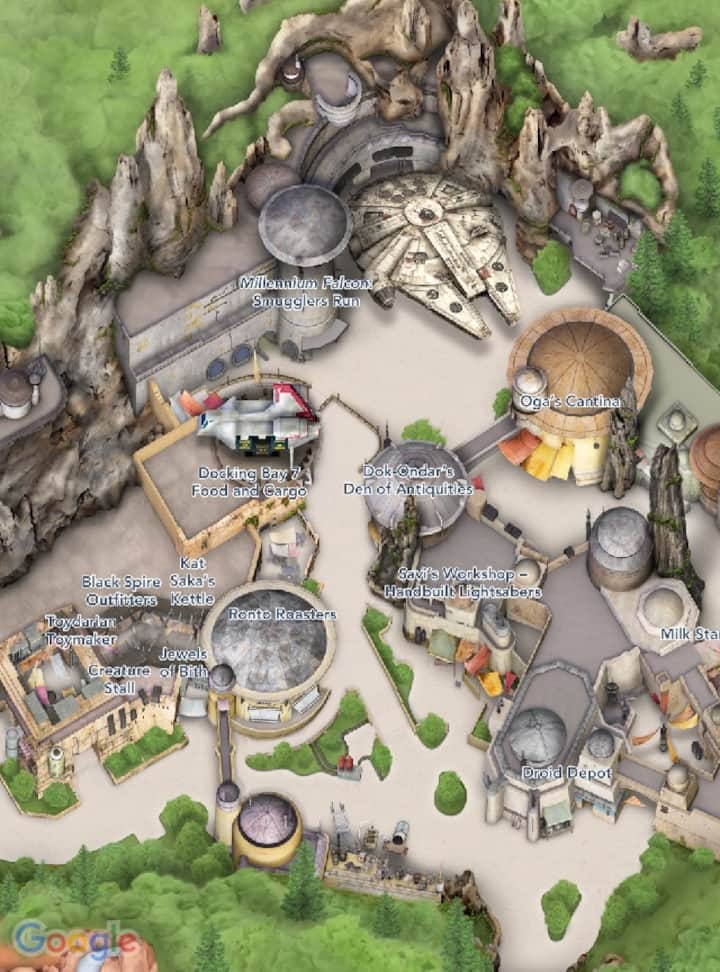720x972 pixels.
Task: Select the Millennium Falcon: Smugglers Run label
Action: tap(305, 290)
